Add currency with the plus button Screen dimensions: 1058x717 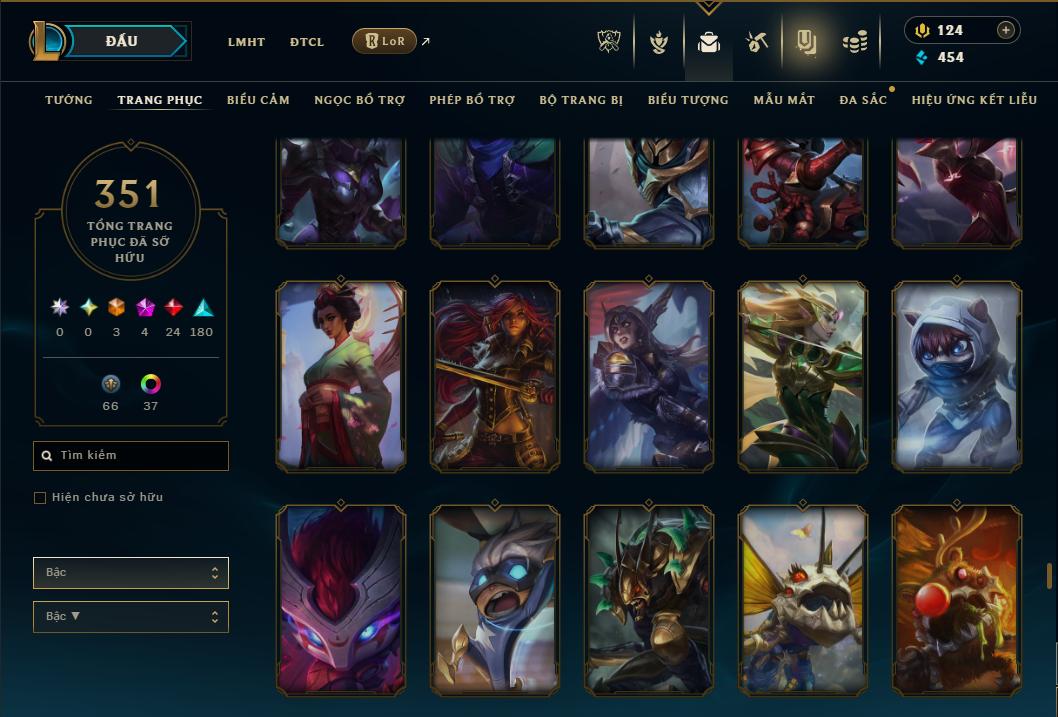point(1006,30)
